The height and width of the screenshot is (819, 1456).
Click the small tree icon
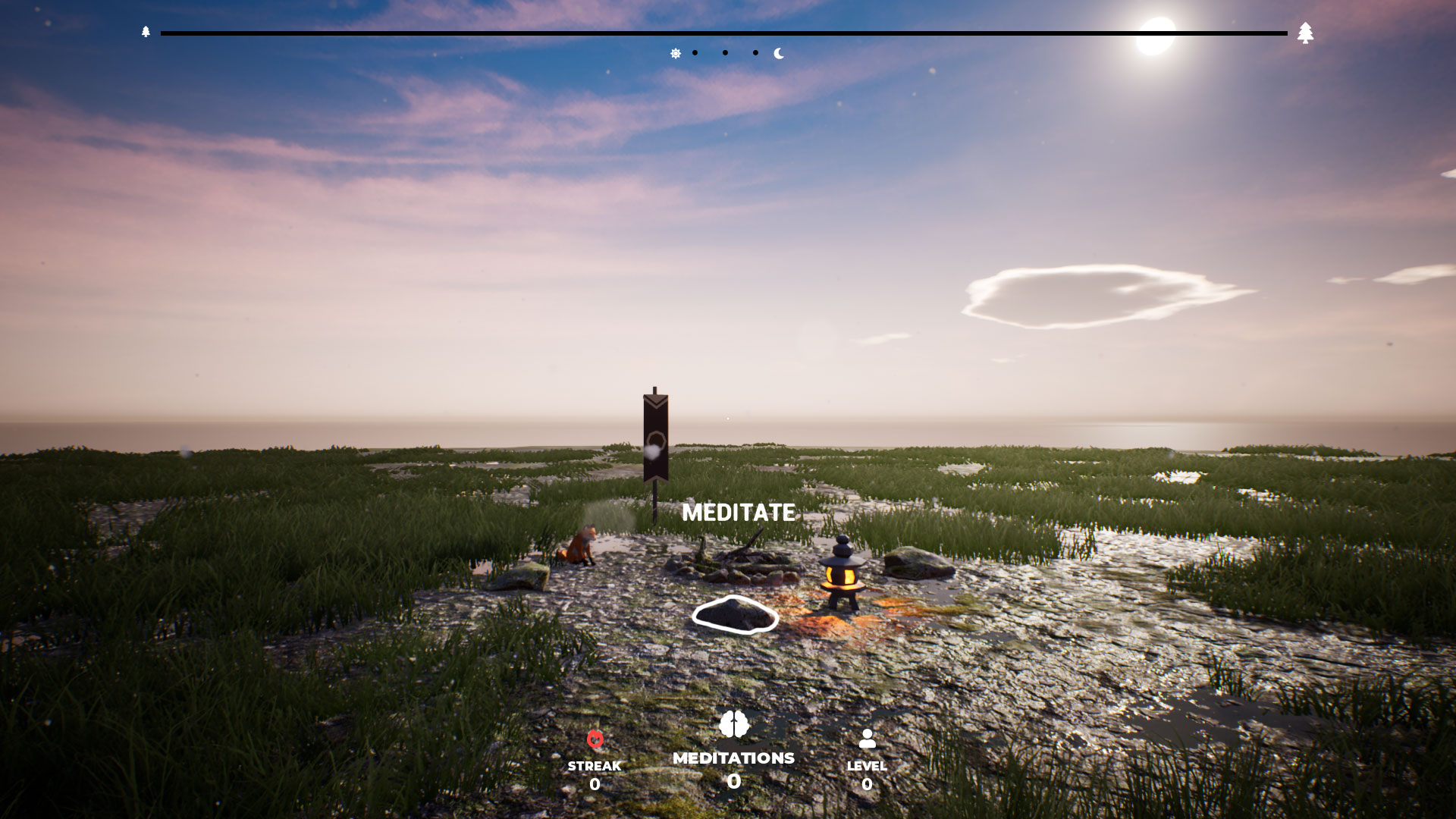(x=146, y=32)
